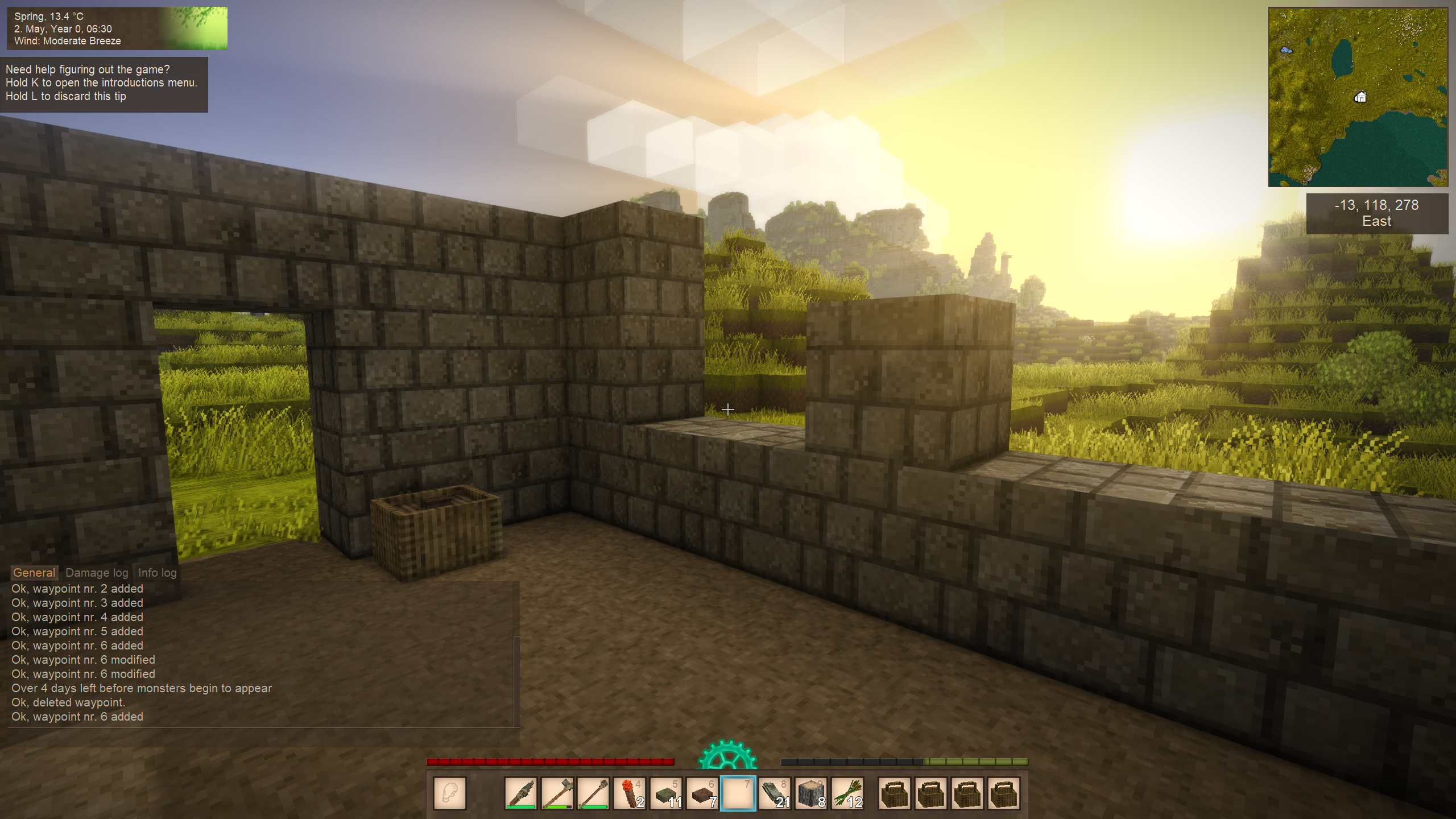Choose the torch stack in hotbar slot 4
The width and height of the screenshot is (1456, 819).
(x=629, y=793)
